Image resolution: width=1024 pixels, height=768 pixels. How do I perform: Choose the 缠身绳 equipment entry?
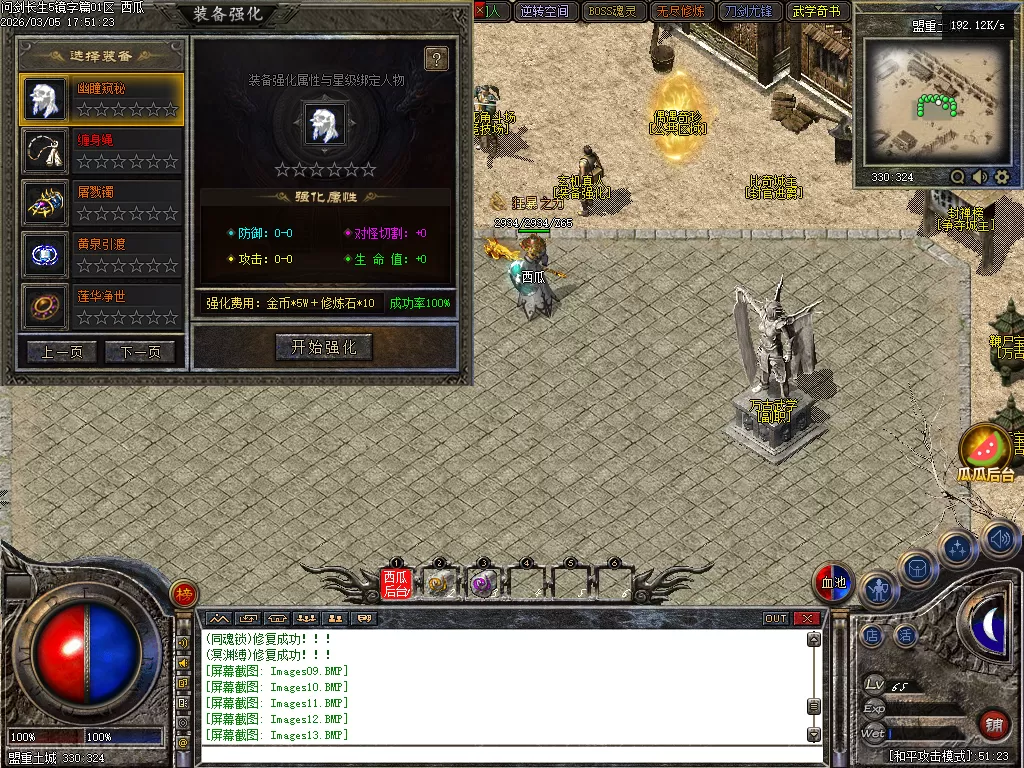click(x=101, y=151)
